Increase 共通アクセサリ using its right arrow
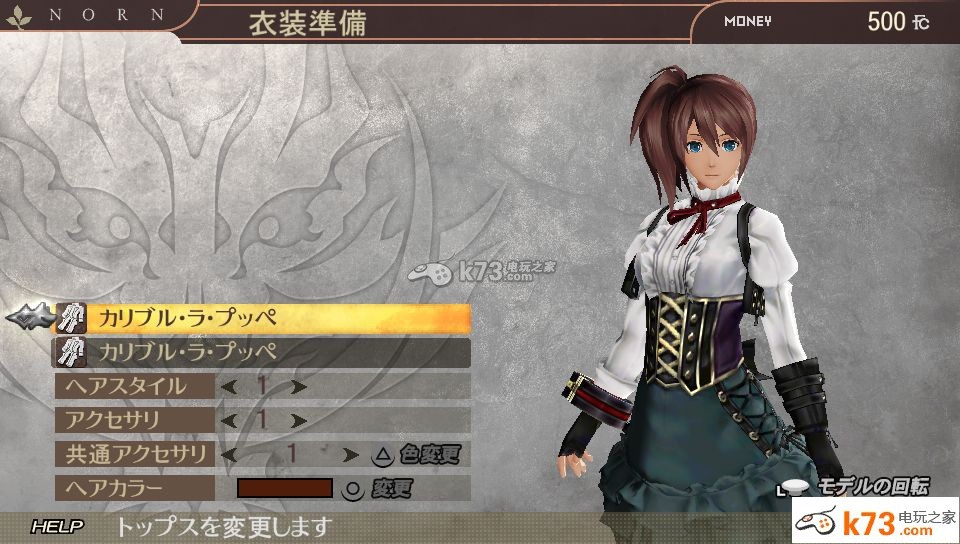Screen dimensions: 960x544 coord(350,454)
